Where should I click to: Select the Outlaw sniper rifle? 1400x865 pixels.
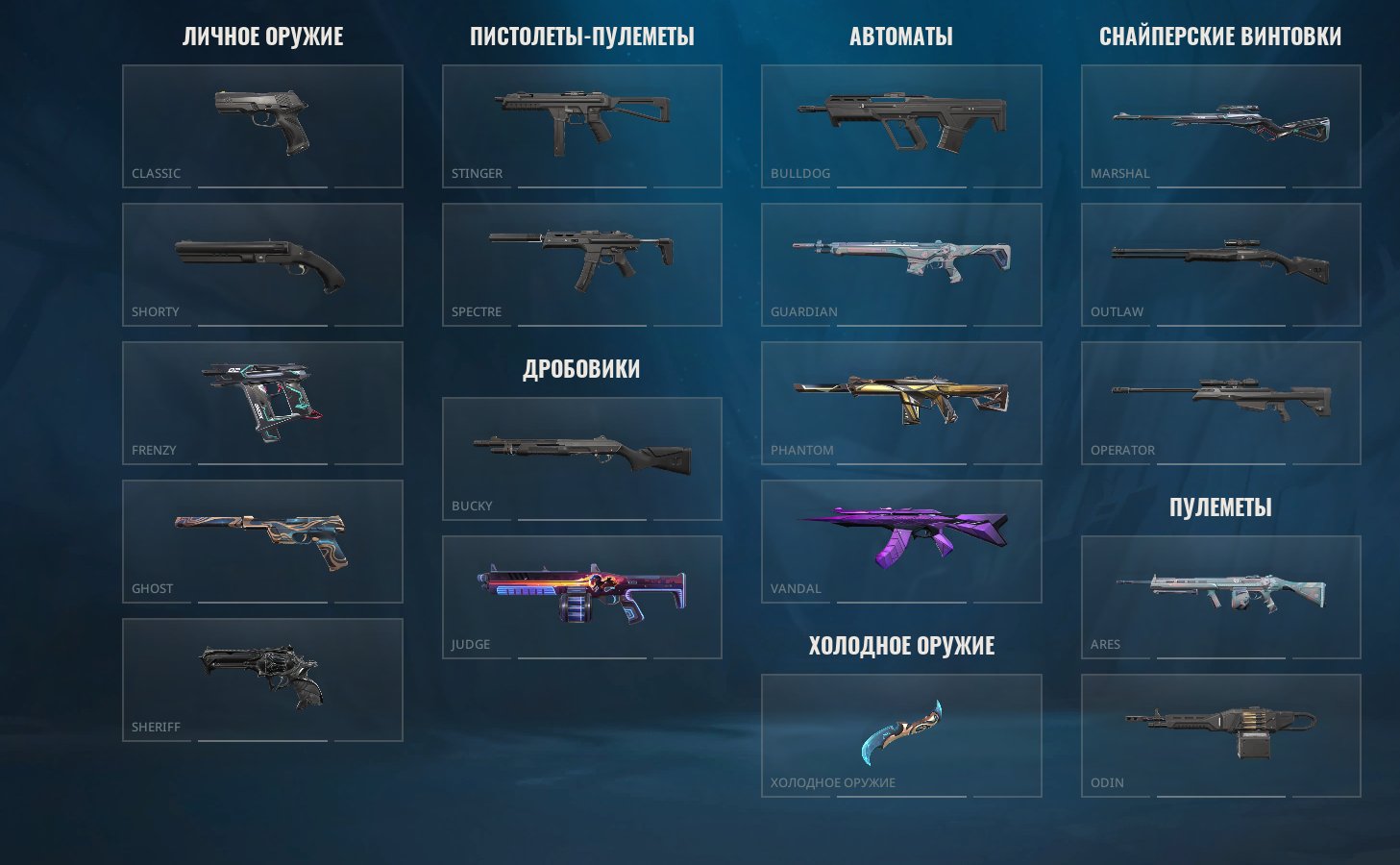pyautogui.click(x=1220, y=264)
